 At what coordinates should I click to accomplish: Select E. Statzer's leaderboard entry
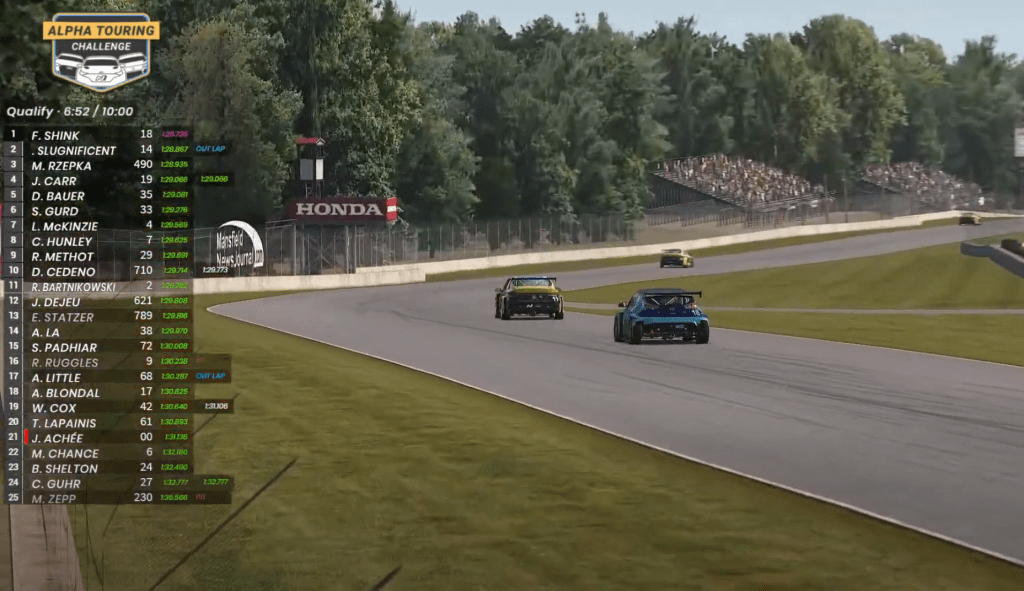[62, 316]
